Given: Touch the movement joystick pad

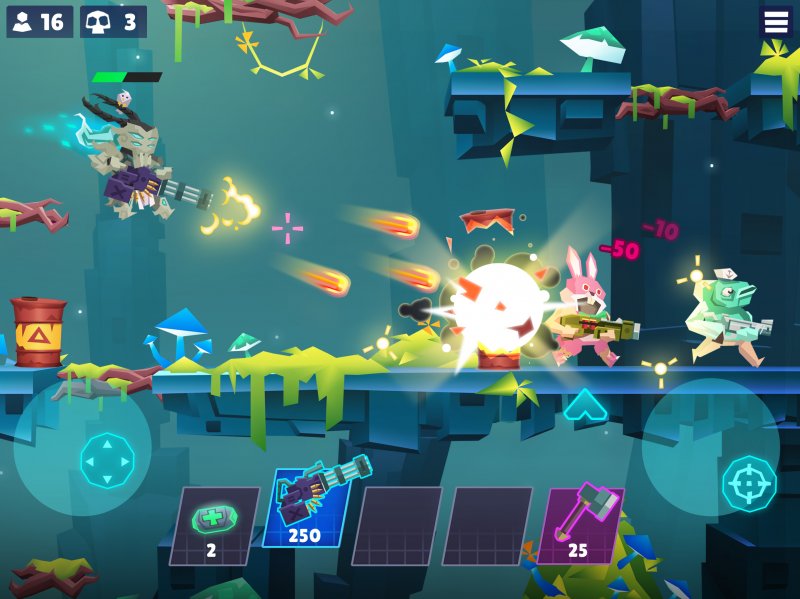Looking at the screenshot, I should (x=107, y=460).
